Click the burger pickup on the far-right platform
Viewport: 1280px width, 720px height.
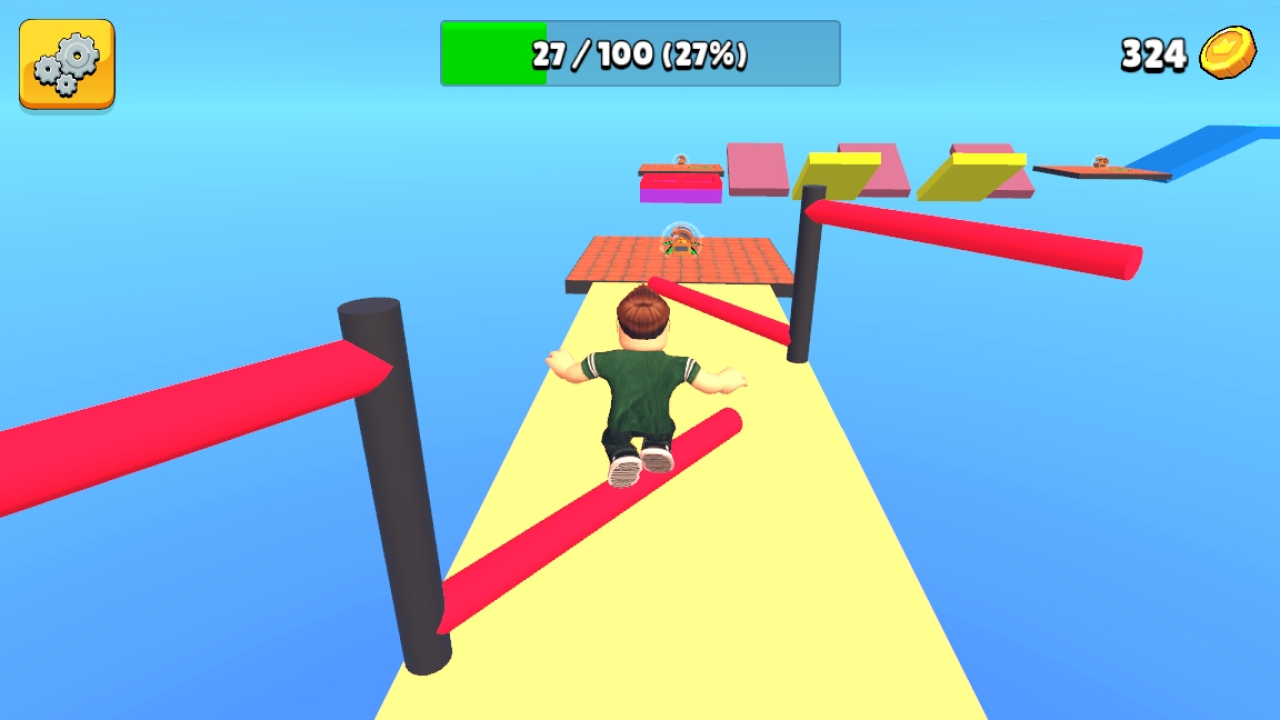click(x=1100, y=163)
